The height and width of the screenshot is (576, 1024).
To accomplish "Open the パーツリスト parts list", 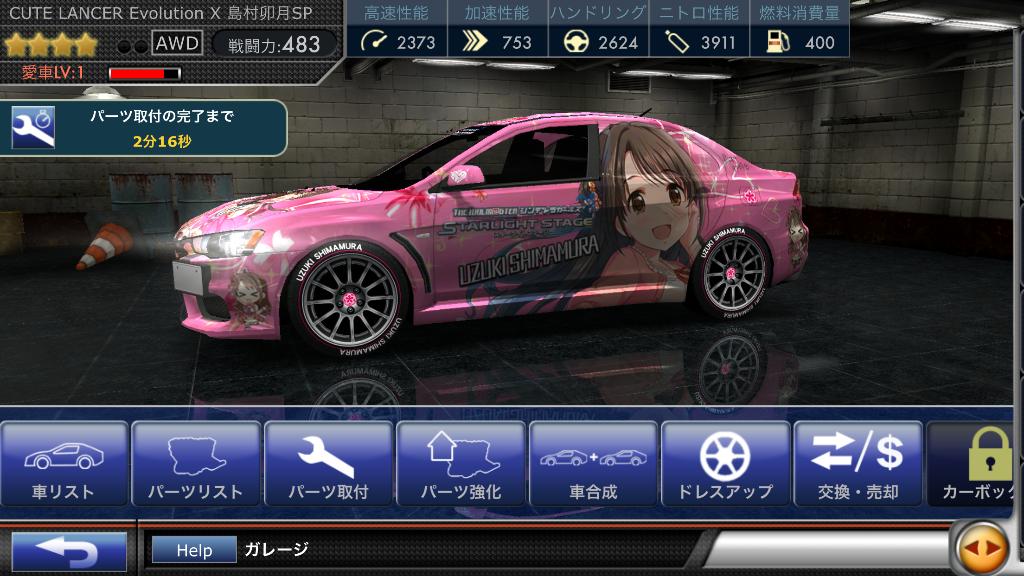I will (x=196, y=465).
